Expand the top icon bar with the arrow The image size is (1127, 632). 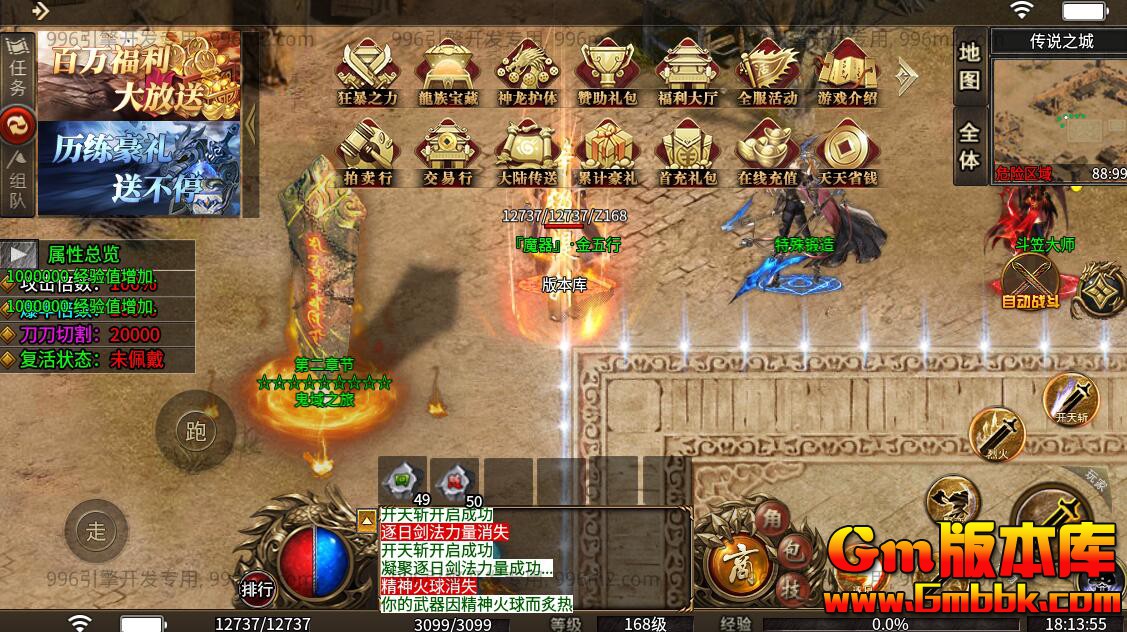coord(906,72)
